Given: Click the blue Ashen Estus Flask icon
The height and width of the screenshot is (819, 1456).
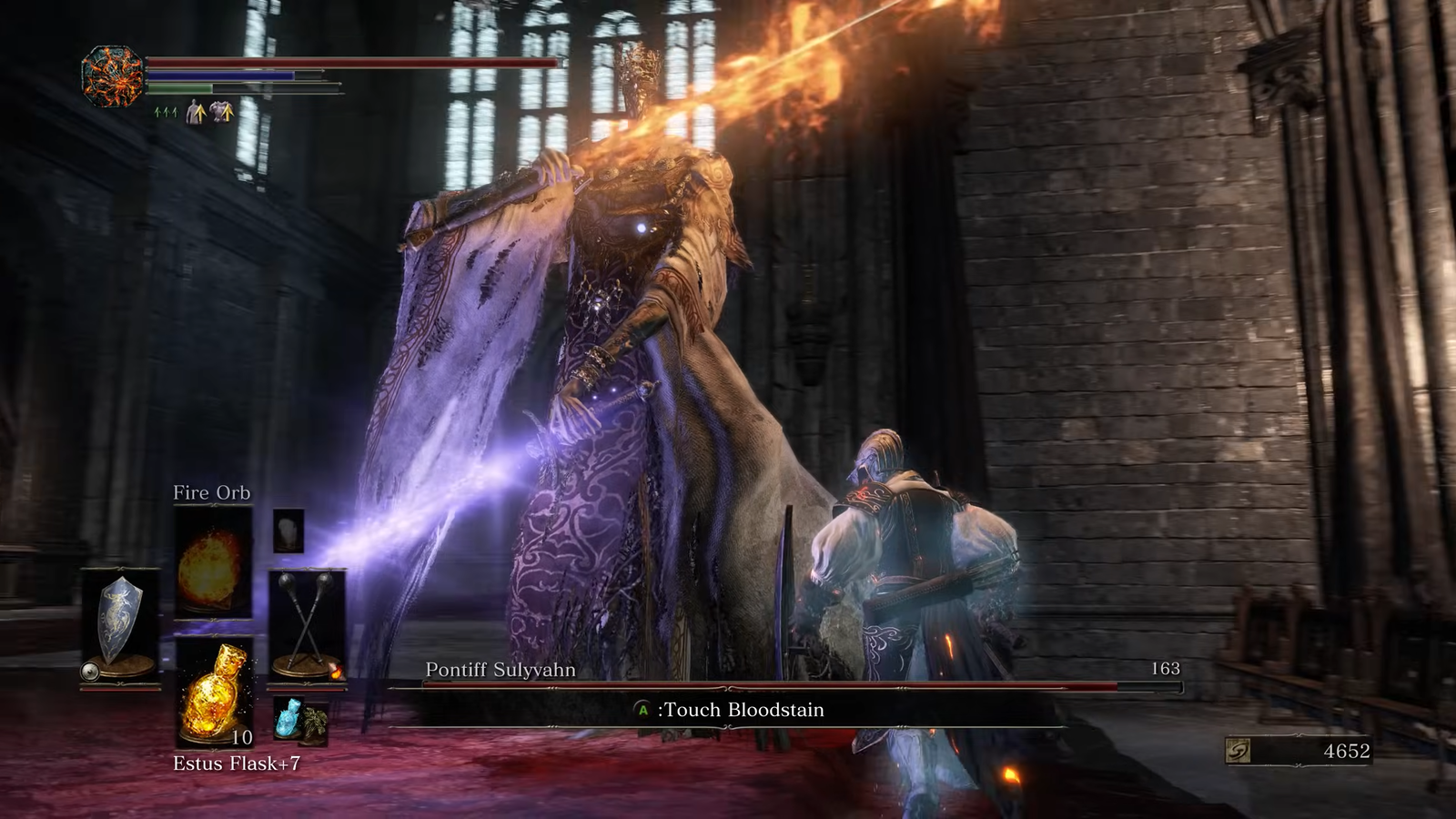Looking at the screenshot, I should pos(288,716).
